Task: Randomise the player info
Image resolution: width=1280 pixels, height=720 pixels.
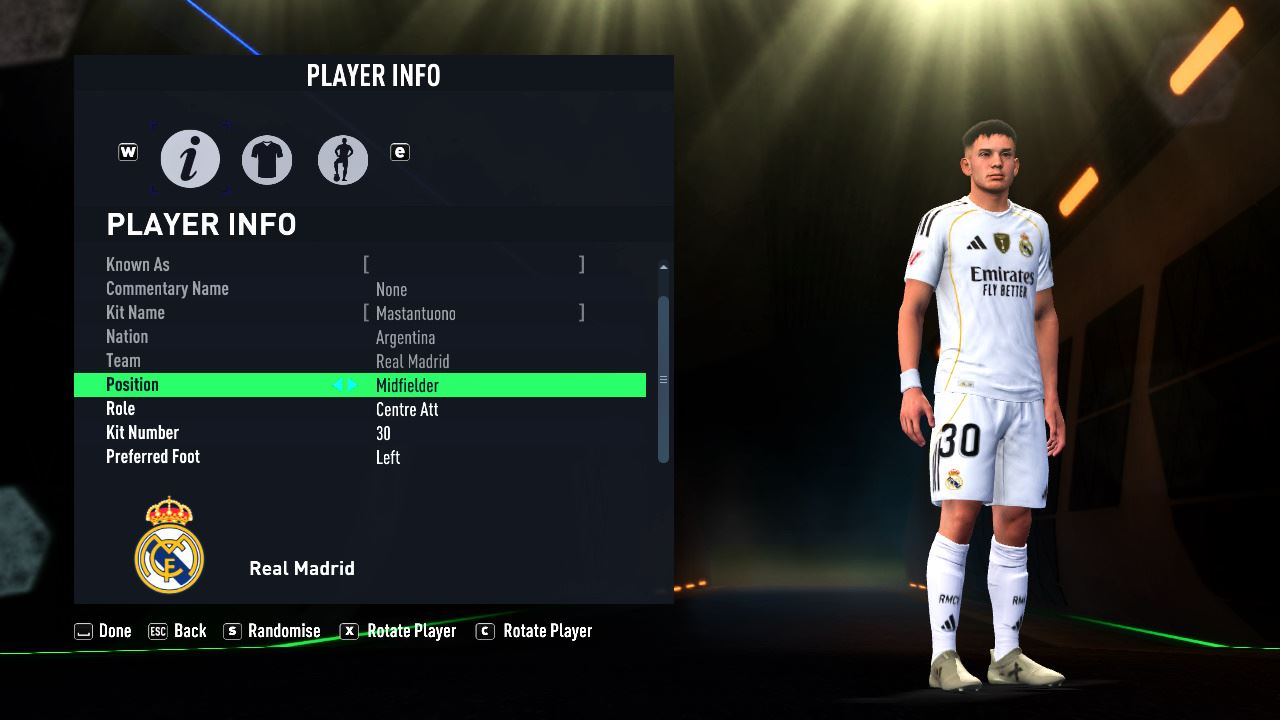Action: point(272,631)
